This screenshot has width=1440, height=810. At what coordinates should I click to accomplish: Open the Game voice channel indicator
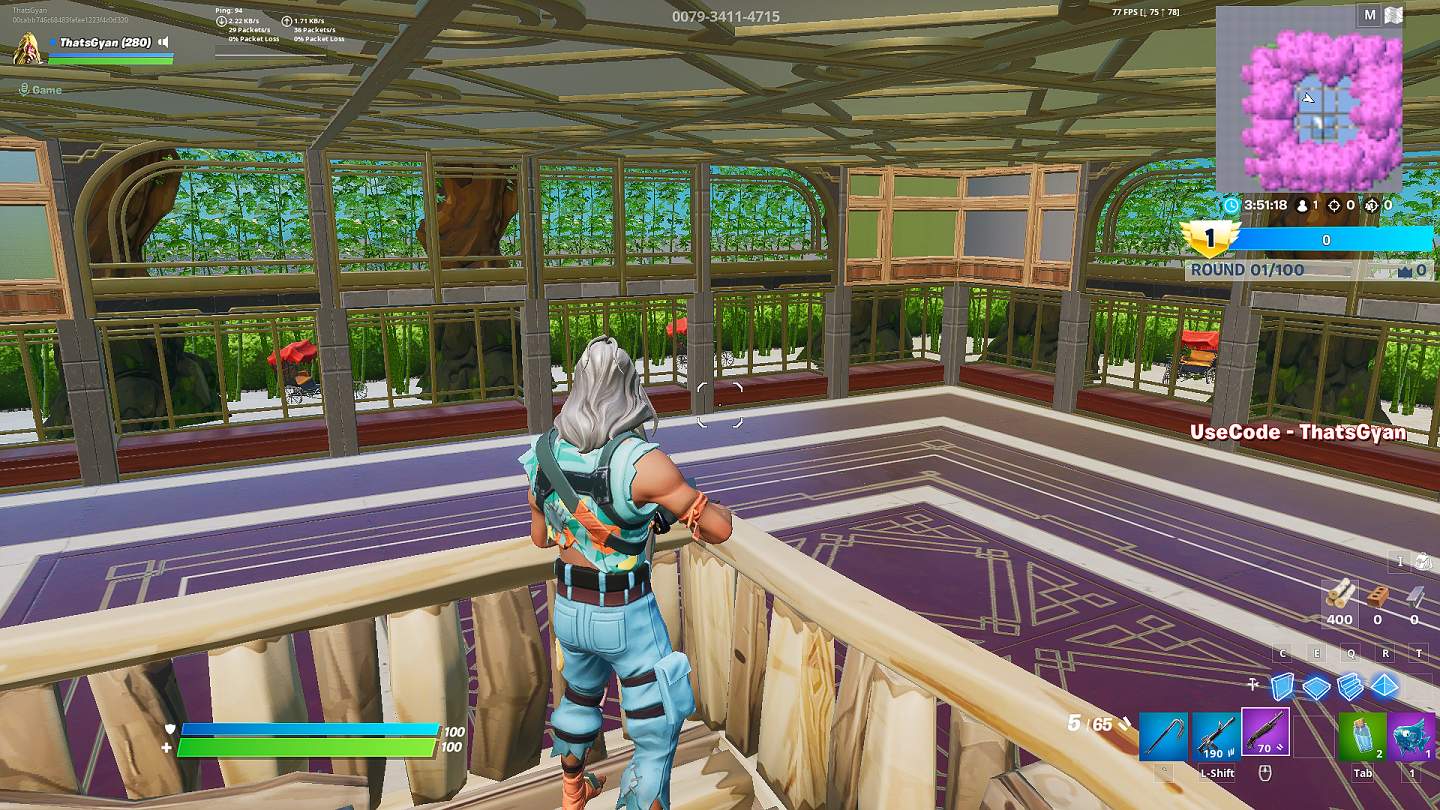[41, 89]
